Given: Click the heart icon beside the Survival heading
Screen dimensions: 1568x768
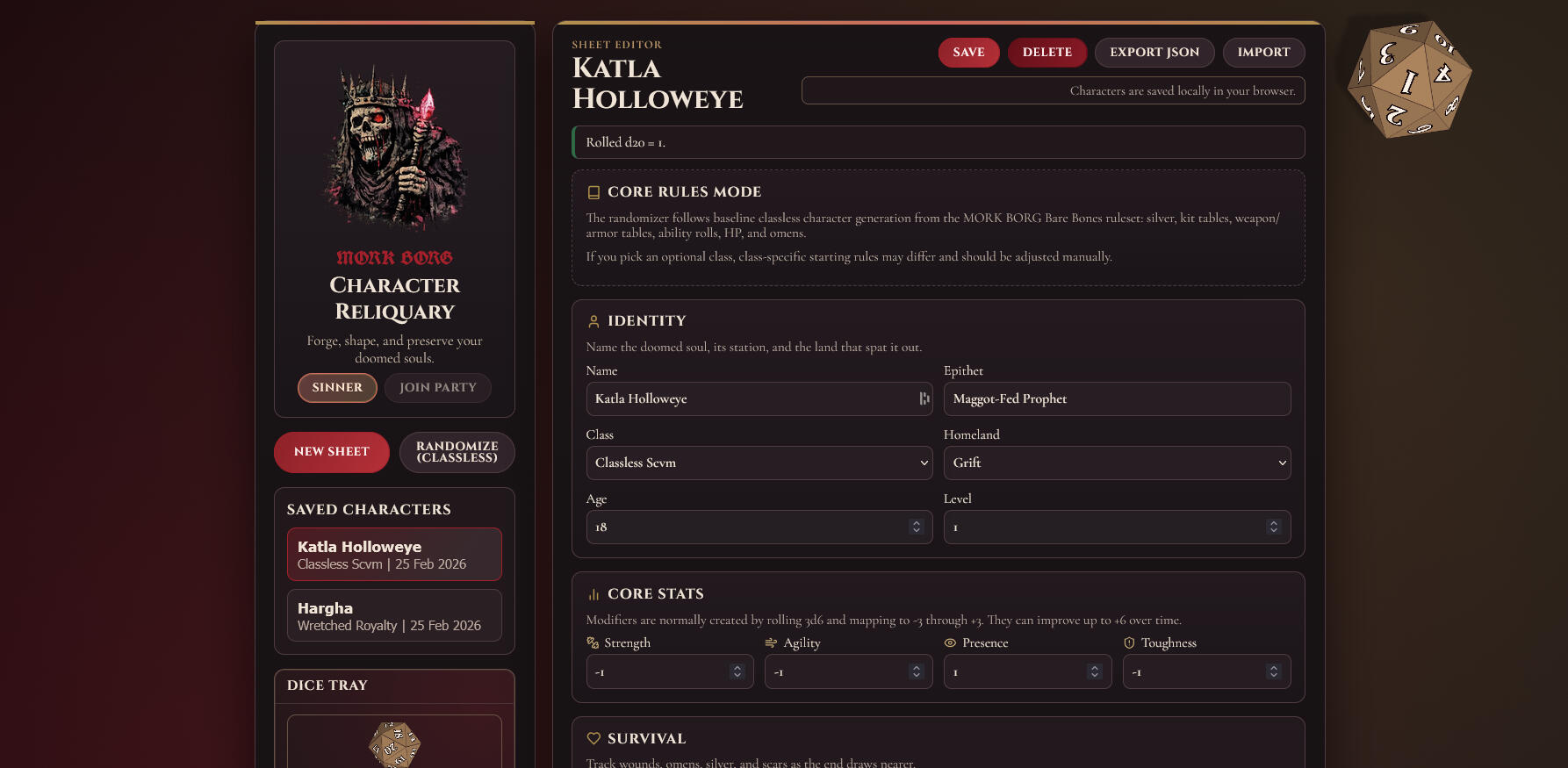Looking at the screenshot, I should click(x=594, y=738).
